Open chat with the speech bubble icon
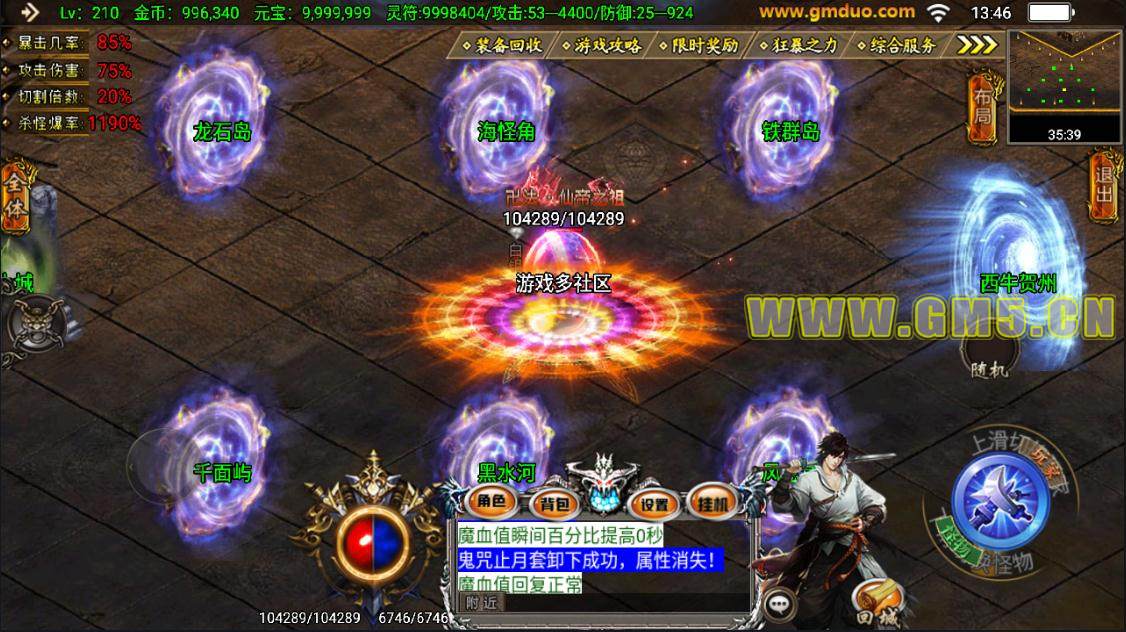 pyautogui.click(x=779, y=604)
